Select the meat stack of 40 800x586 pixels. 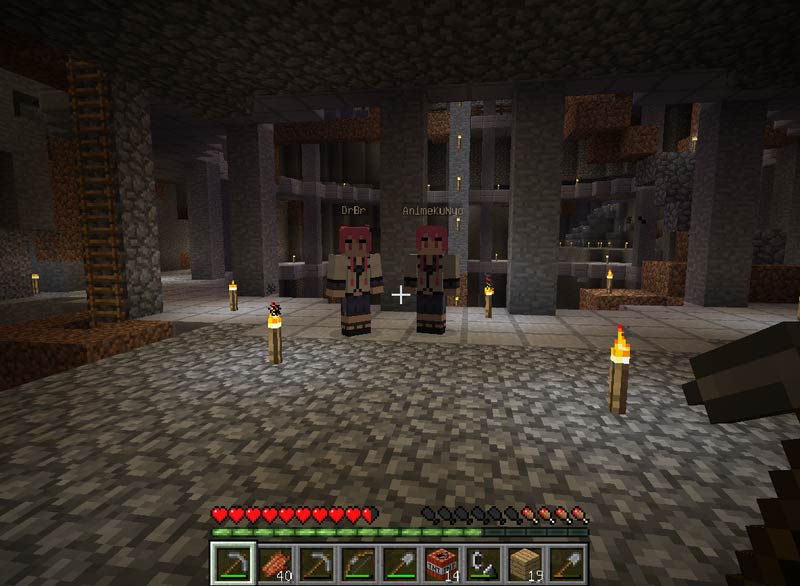pyautogui.click(x=273, y=563)
